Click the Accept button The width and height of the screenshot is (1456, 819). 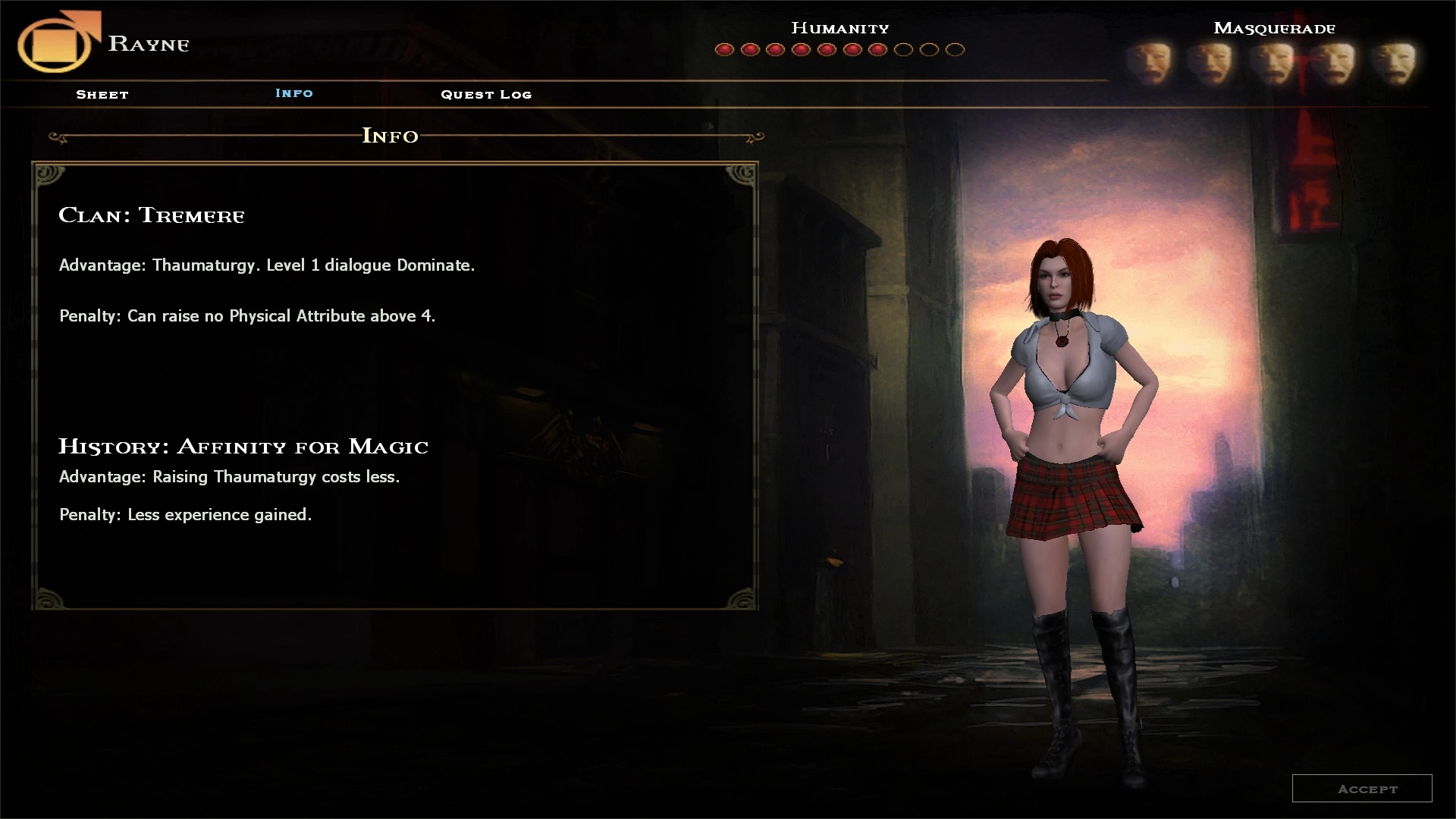[x=1362, y=789]
